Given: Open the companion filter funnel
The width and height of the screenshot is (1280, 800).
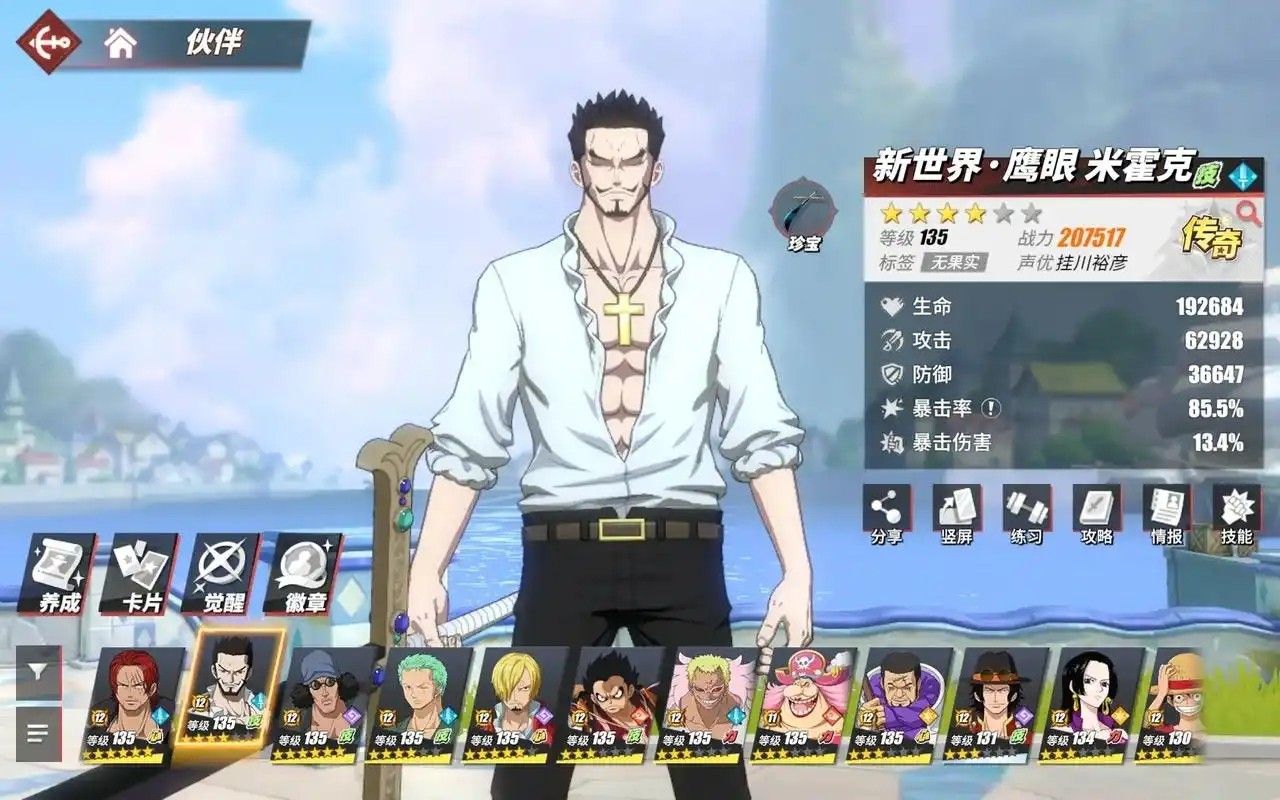Looking at the screenshot, I should [38, 672].
